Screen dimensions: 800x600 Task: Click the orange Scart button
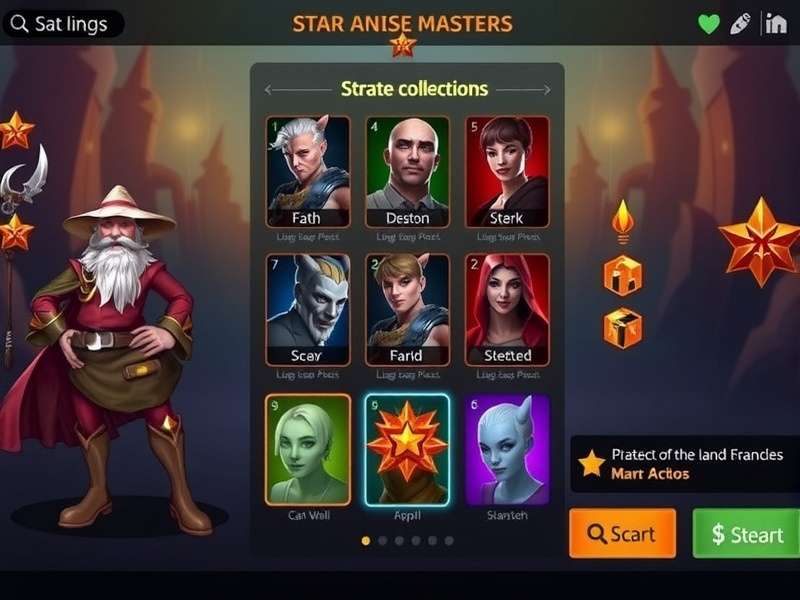622,534
